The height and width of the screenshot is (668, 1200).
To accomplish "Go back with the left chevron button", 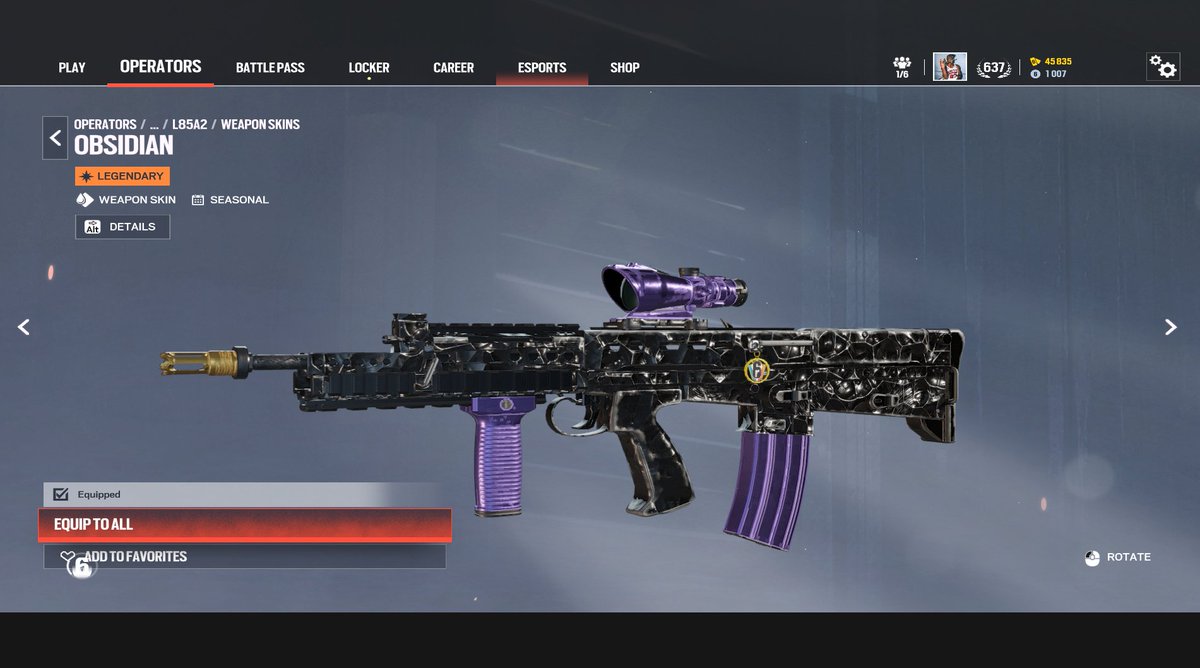I will (x=55, y=138).
